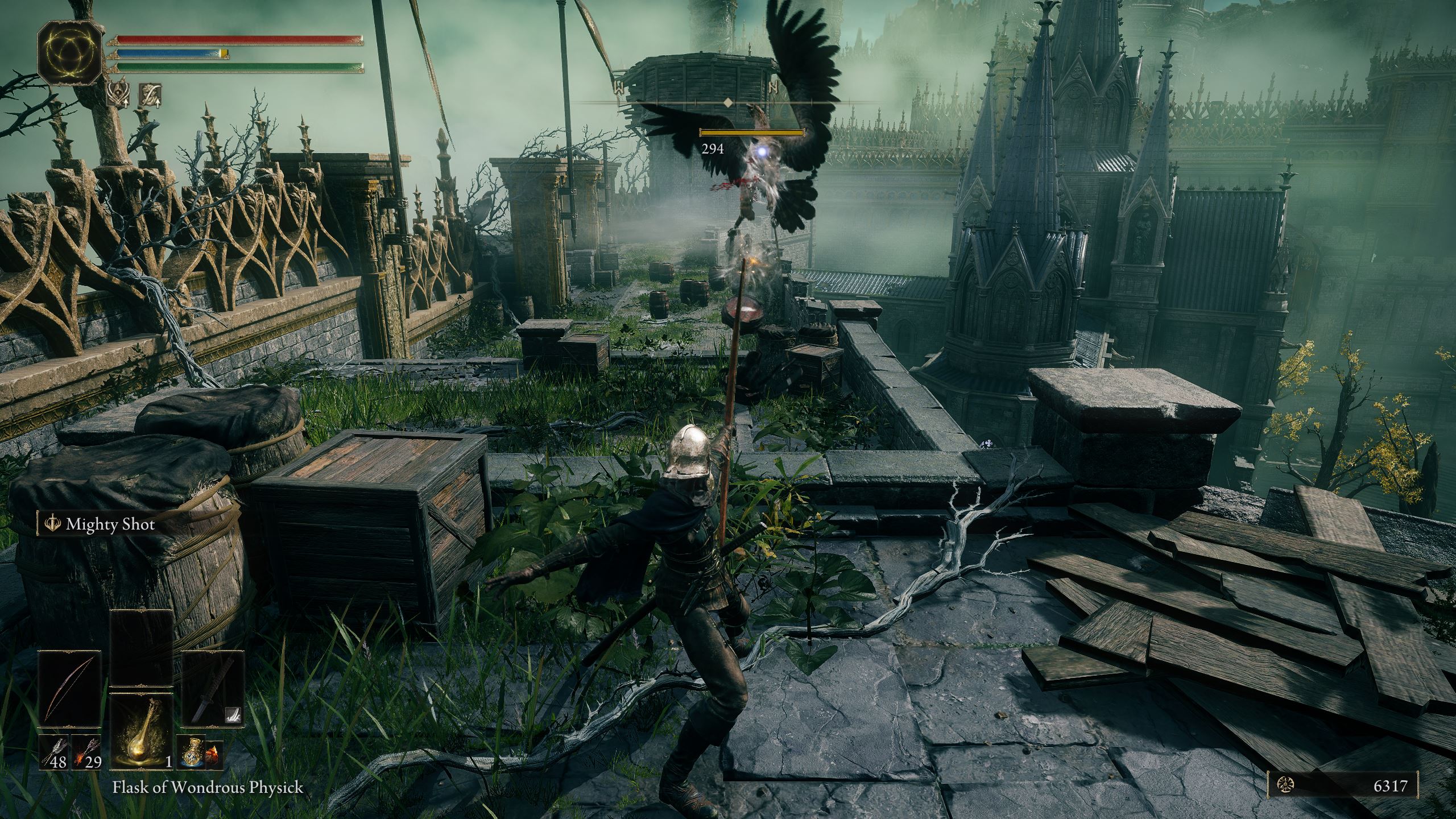Screen dimensions: 1456x819
Task: Click the Elden Ring emblem above the status bars
Action: click(x=69, y=54)
